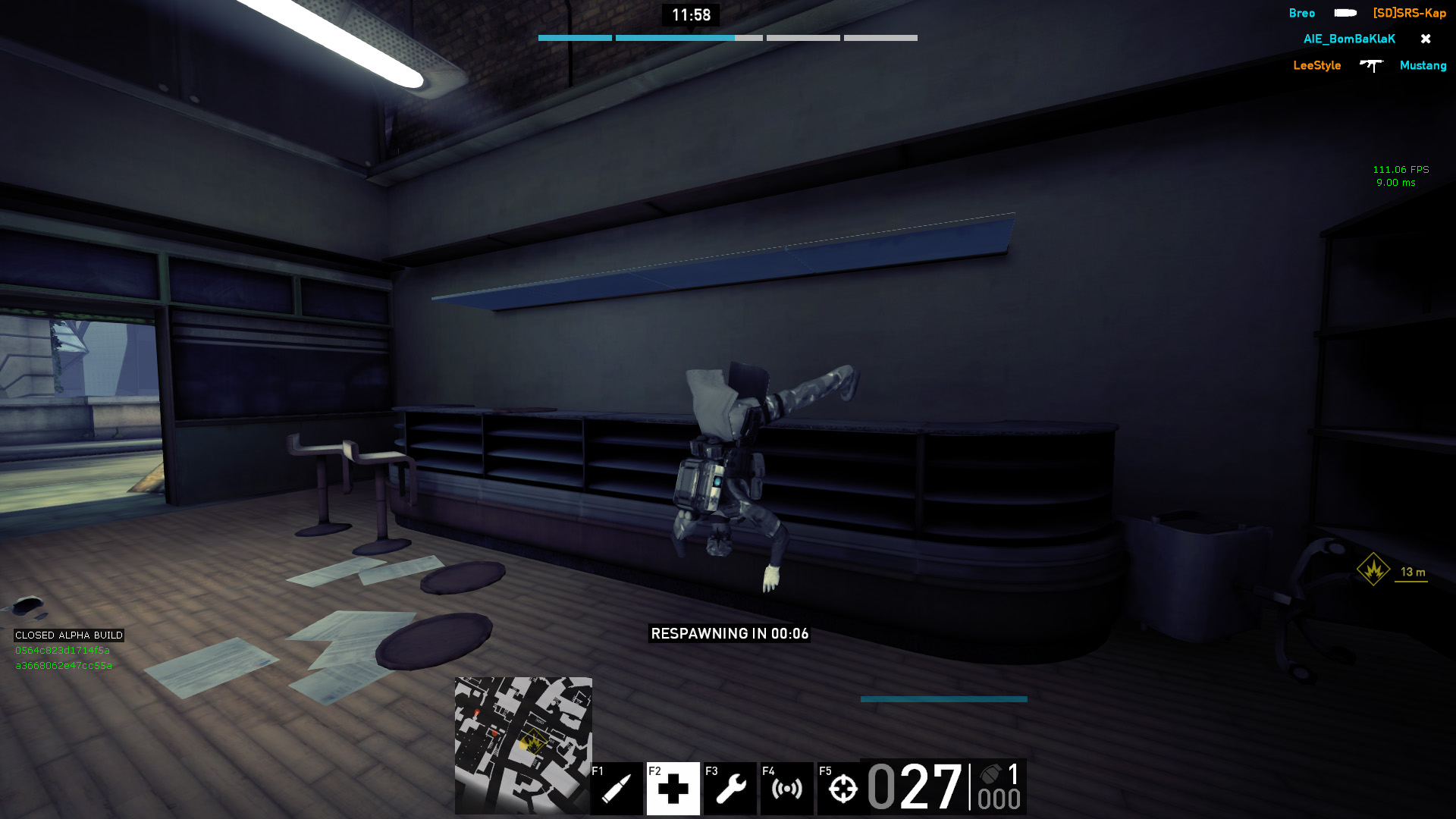Select the F5 crosshair targeting ability

coord(842,789)
